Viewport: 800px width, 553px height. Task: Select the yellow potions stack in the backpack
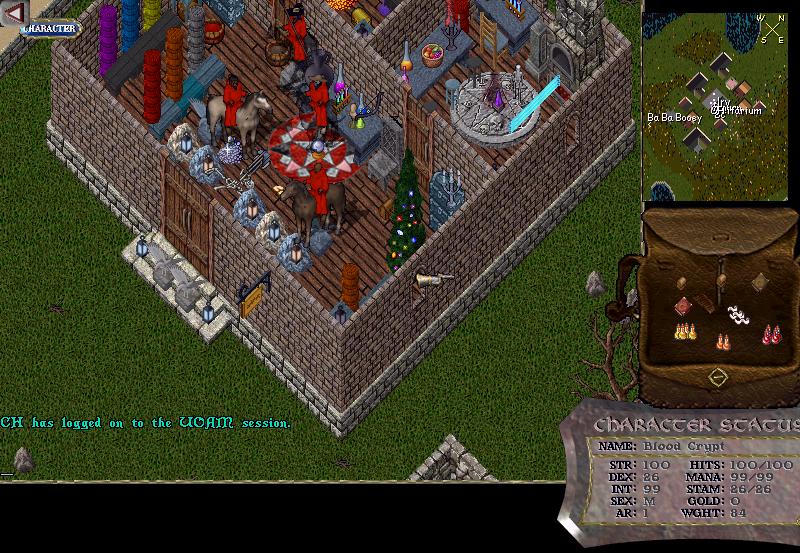pos(684,331)
